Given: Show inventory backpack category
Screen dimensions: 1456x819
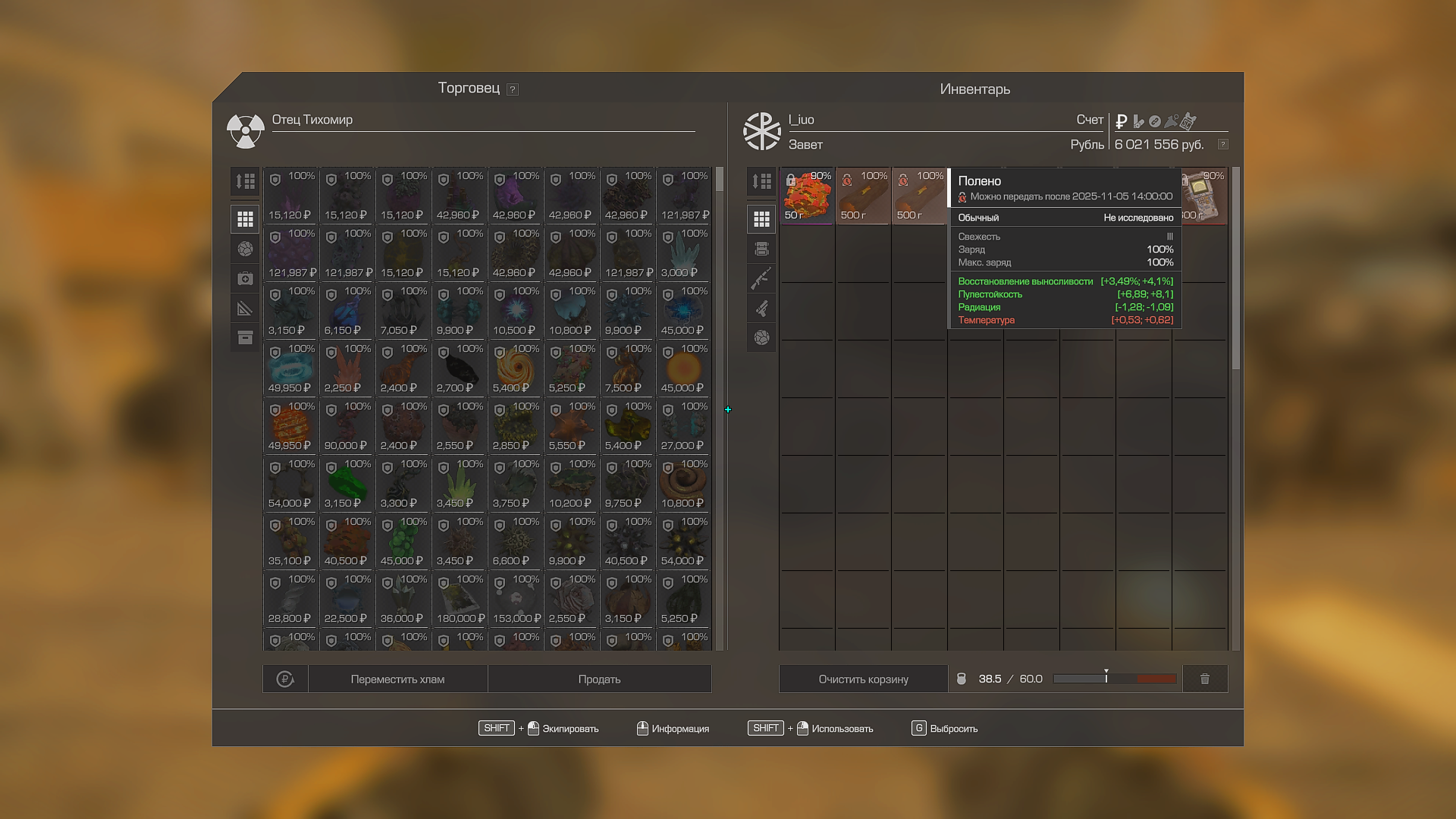Looking at the screenshot, I should pos(761,249).
